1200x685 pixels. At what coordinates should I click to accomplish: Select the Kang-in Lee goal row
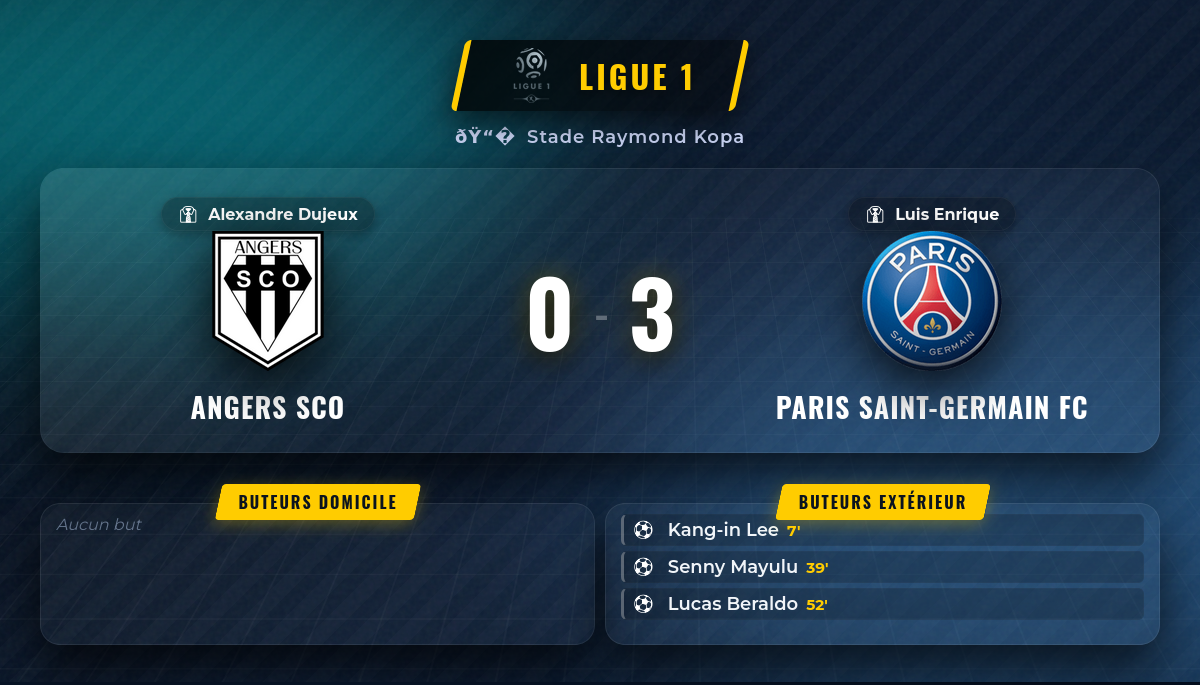point(882,530)
